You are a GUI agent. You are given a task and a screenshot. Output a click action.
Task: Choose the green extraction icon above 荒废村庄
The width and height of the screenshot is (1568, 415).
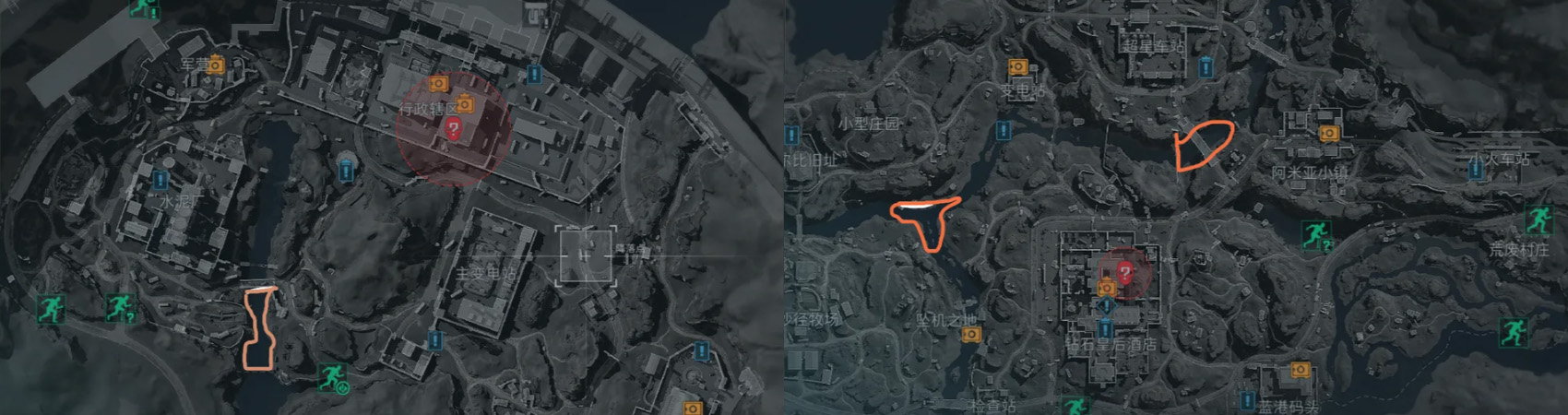[1538, 219]
